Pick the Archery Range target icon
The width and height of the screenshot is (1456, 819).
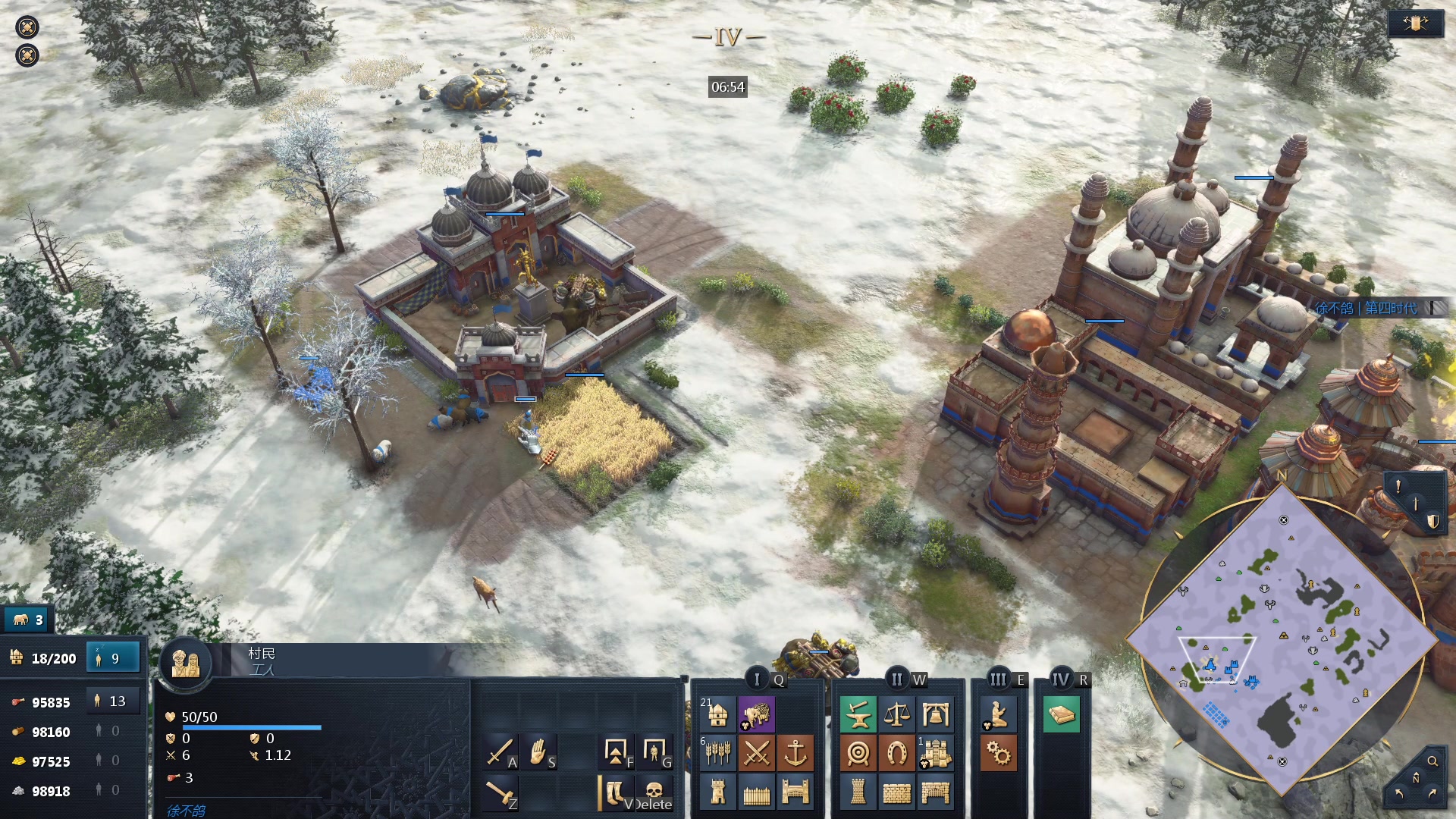pos(858,753)
